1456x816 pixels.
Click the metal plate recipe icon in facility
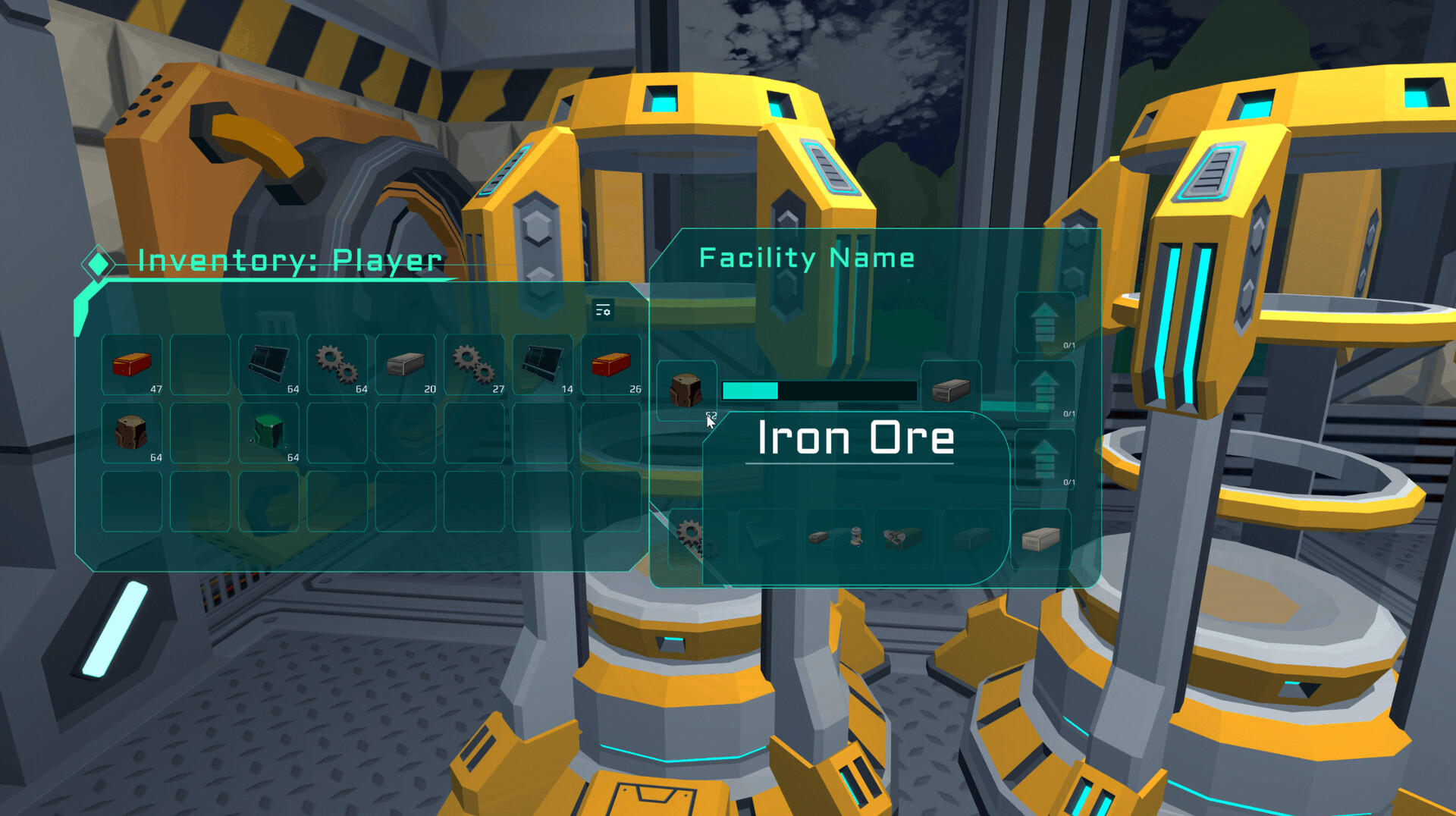click(x=974, y=538)
